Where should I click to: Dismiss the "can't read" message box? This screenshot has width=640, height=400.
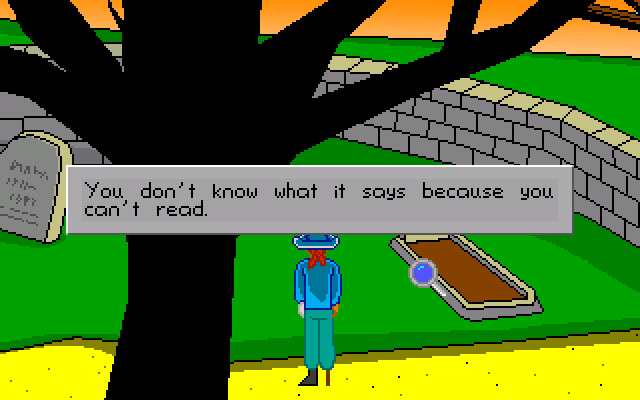tap(319, 199)
